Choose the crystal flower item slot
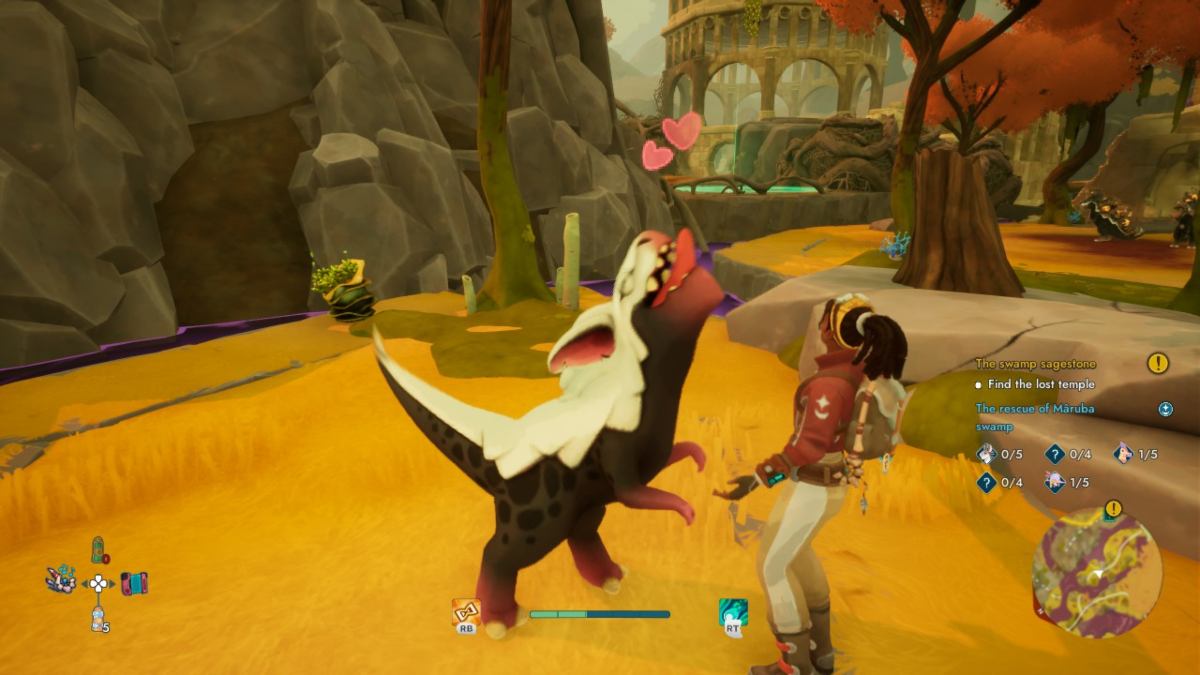Image resolution: width=1200 pixels, height=675 pixels. click(x=61, y=579)
